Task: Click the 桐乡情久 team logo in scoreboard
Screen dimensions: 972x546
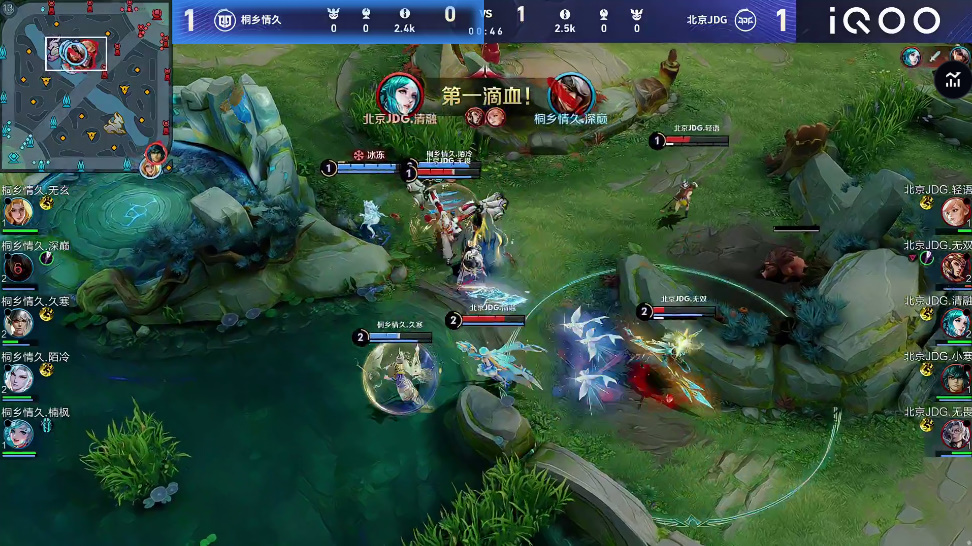Action: (x=225, y=19)
